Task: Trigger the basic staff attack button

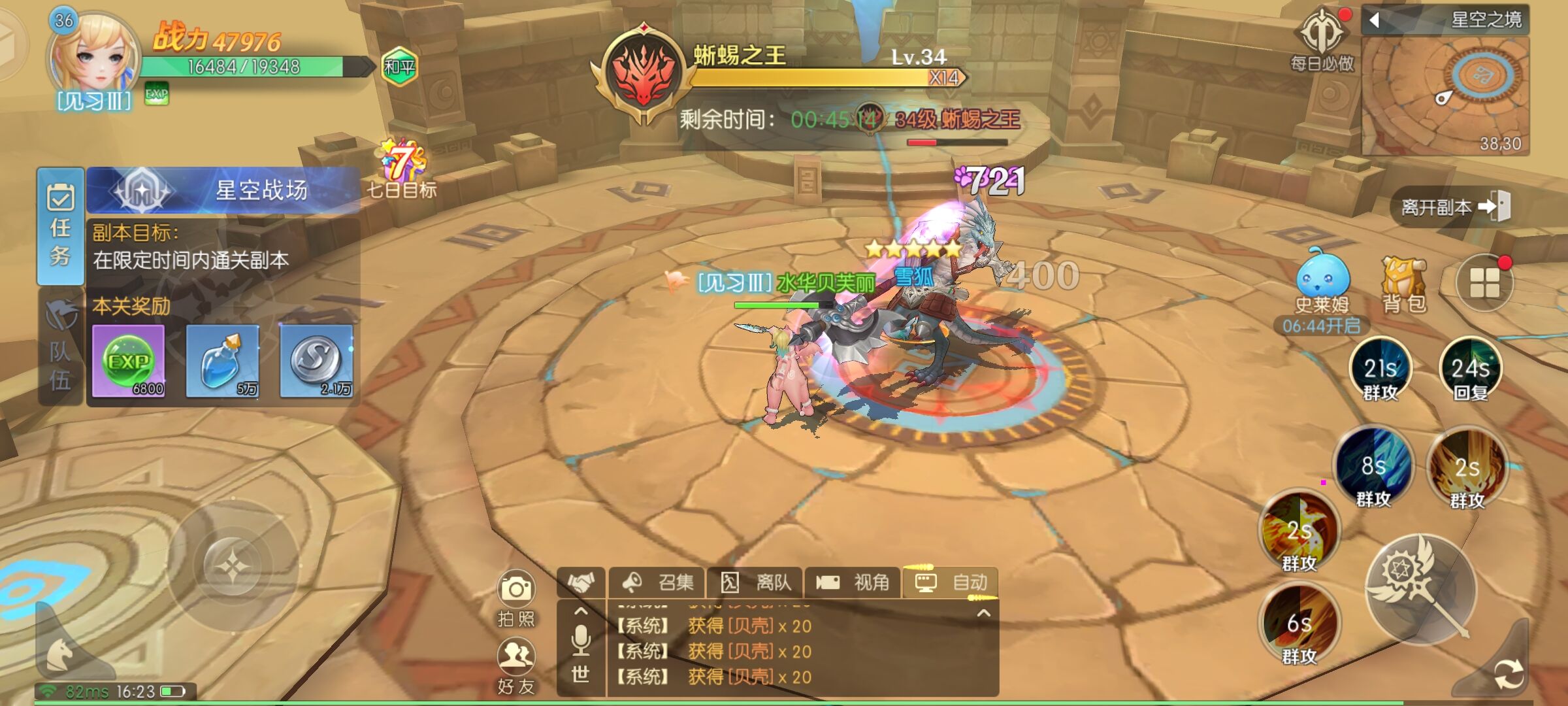Action: click(1420, 588)
